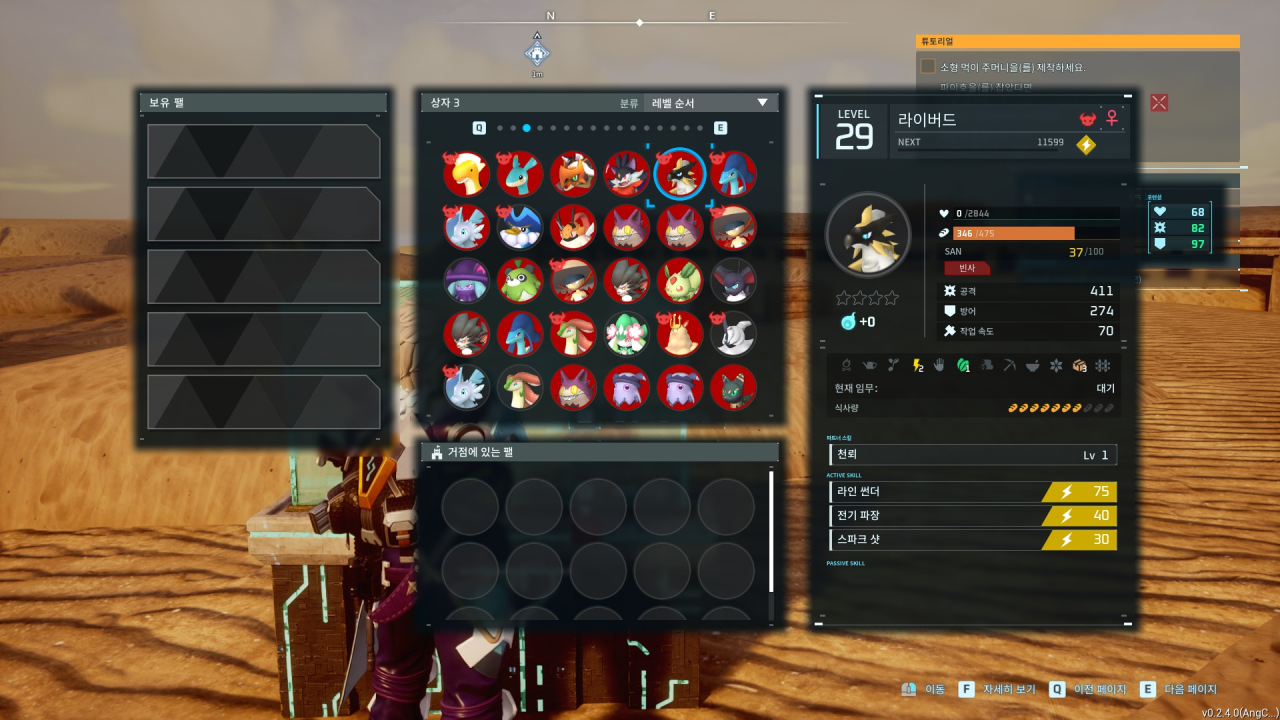1280x720 pixels.
Task: Pick the blue penguin pal with captain hat
Action: click(520, 228)
